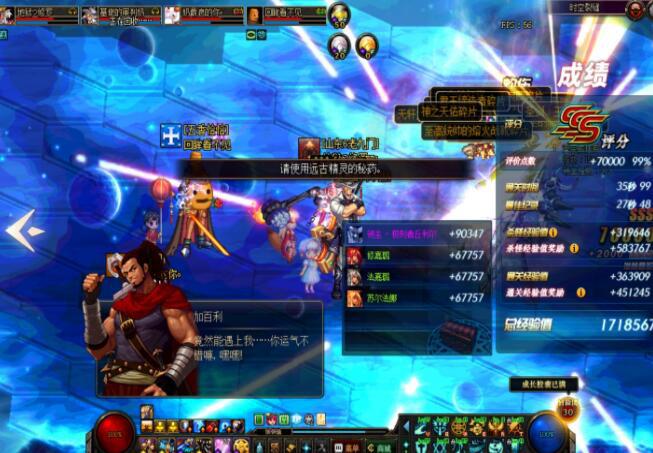The image size is (653, 453).
Task: Show info for 杀怪经验值
Action: point(553,232)
